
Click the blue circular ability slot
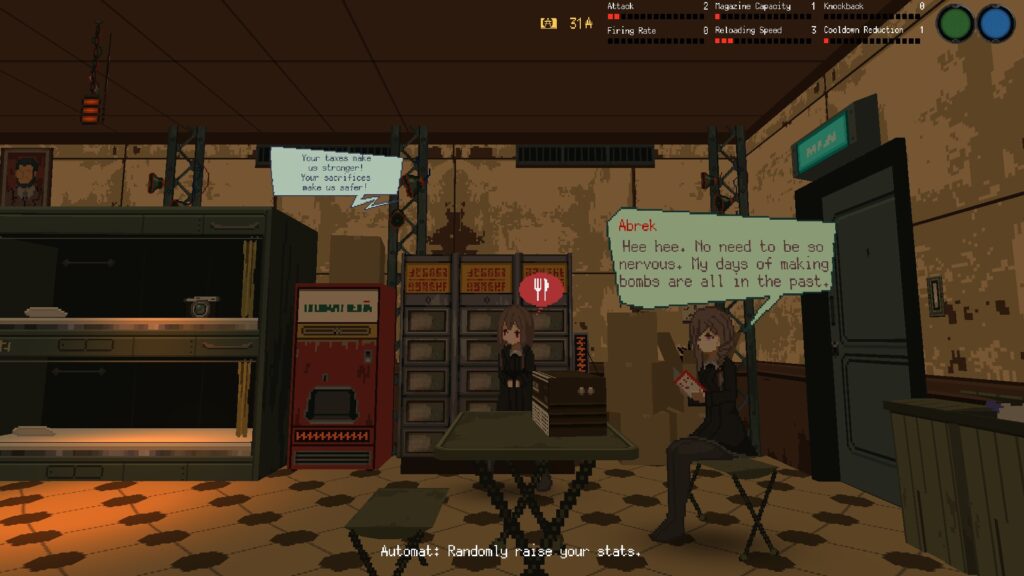(x=996, y=23)
